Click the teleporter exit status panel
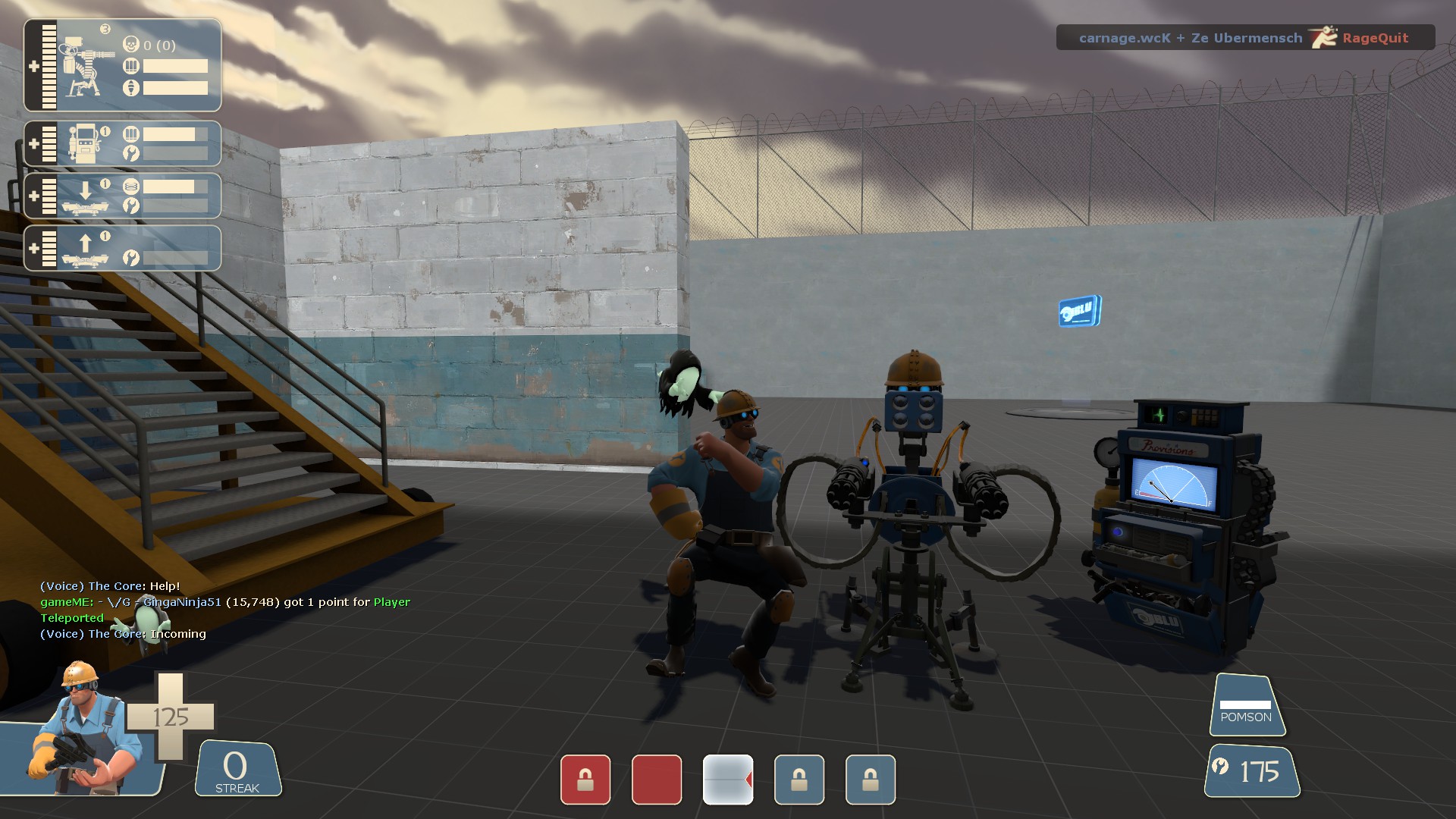Image resolution: width=1456 pixels, height=819 pixels. (x=122, y=248)
